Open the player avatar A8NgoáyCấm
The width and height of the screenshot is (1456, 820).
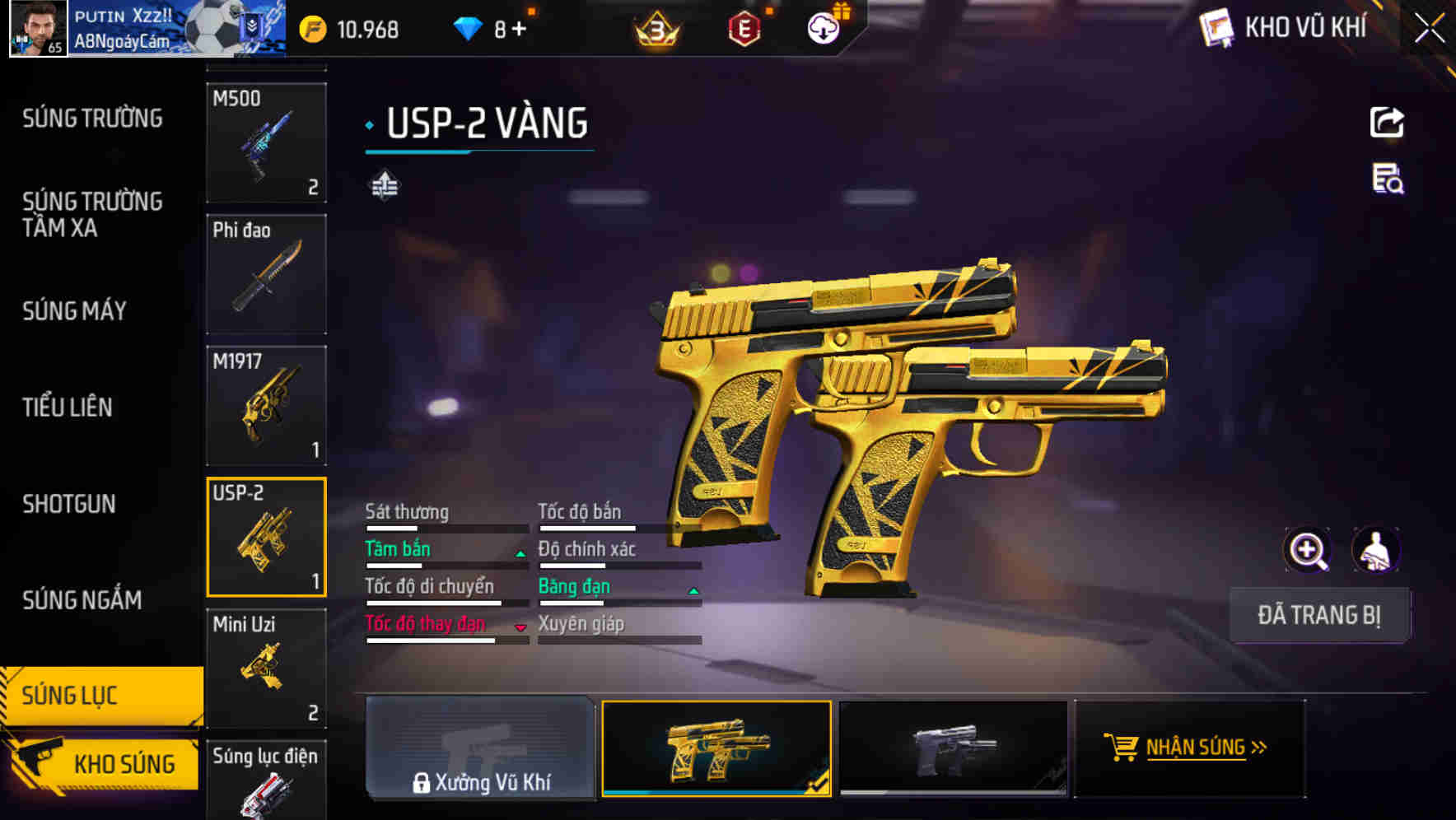37,27
